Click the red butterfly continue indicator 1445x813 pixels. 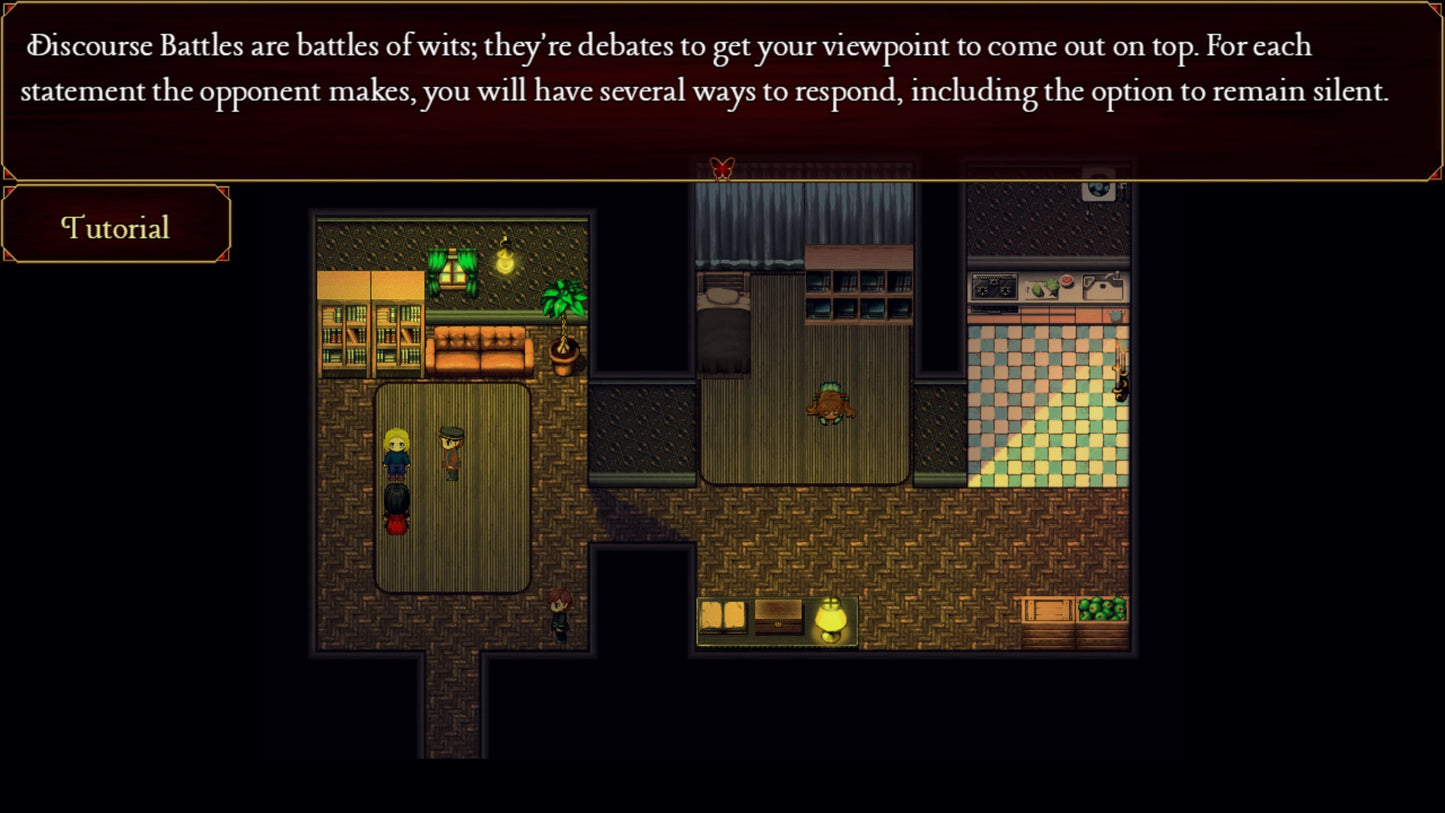pyautogui.click(x=722, y=168)
